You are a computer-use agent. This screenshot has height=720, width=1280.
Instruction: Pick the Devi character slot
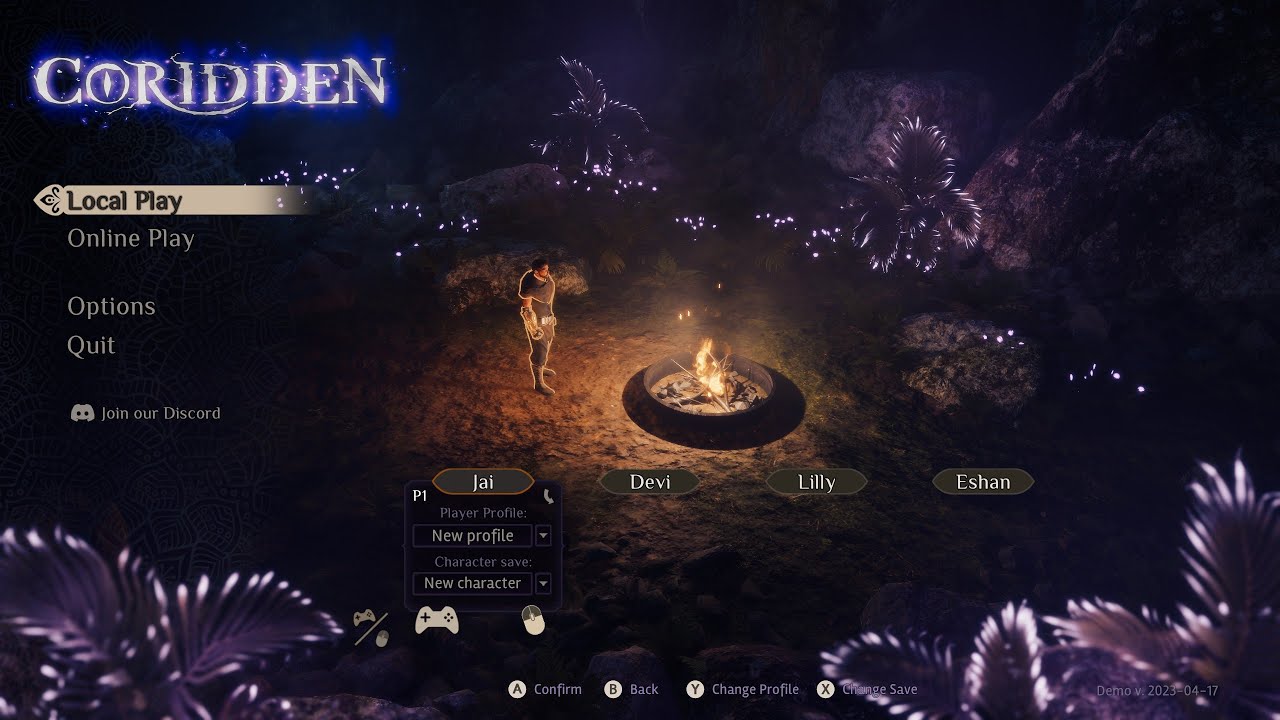click(x=650, y=482)
